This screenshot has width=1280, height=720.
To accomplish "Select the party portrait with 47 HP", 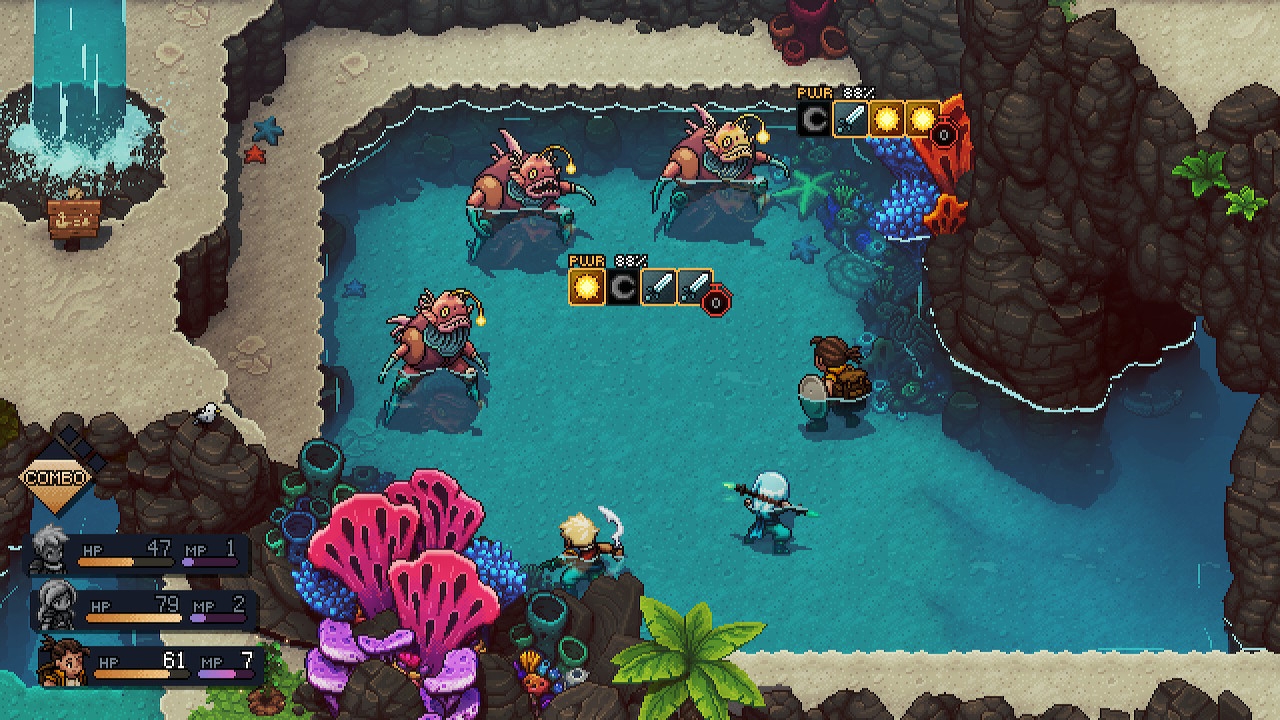I will coord(49,550).
